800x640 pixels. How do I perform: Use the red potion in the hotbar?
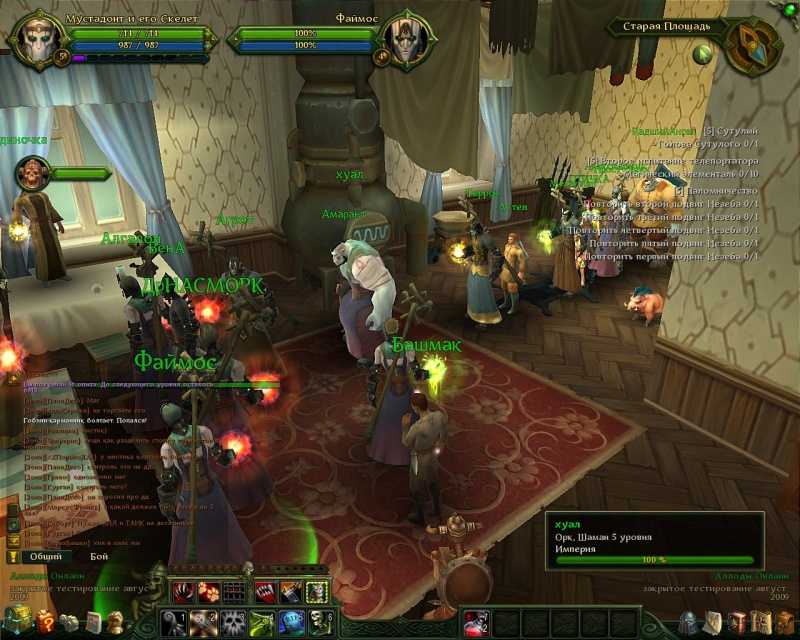coord(476,621)
